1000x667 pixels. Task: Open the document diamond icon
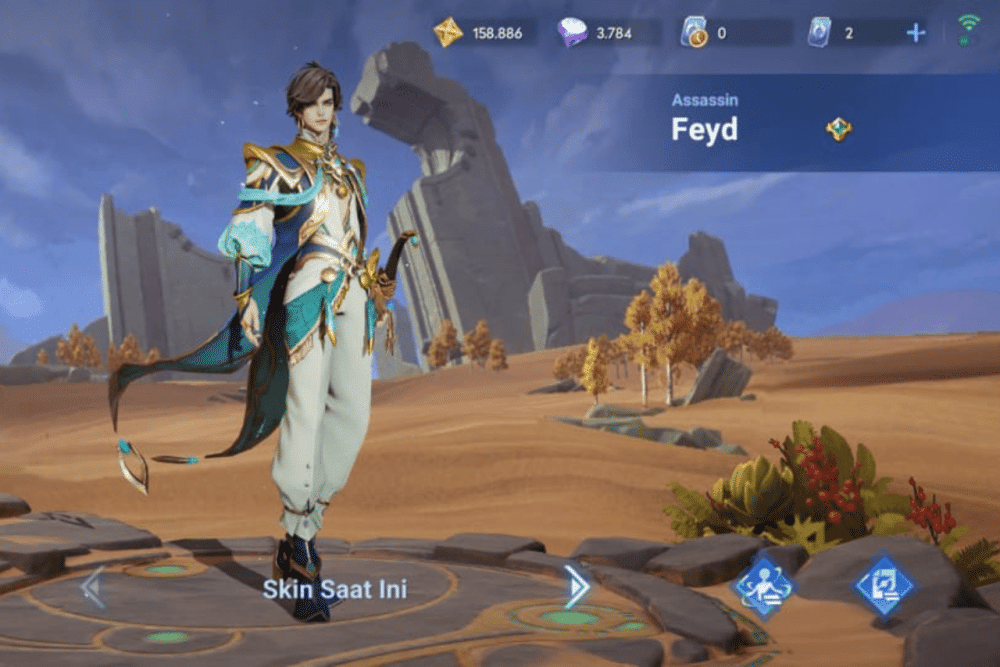click(884, 586)
